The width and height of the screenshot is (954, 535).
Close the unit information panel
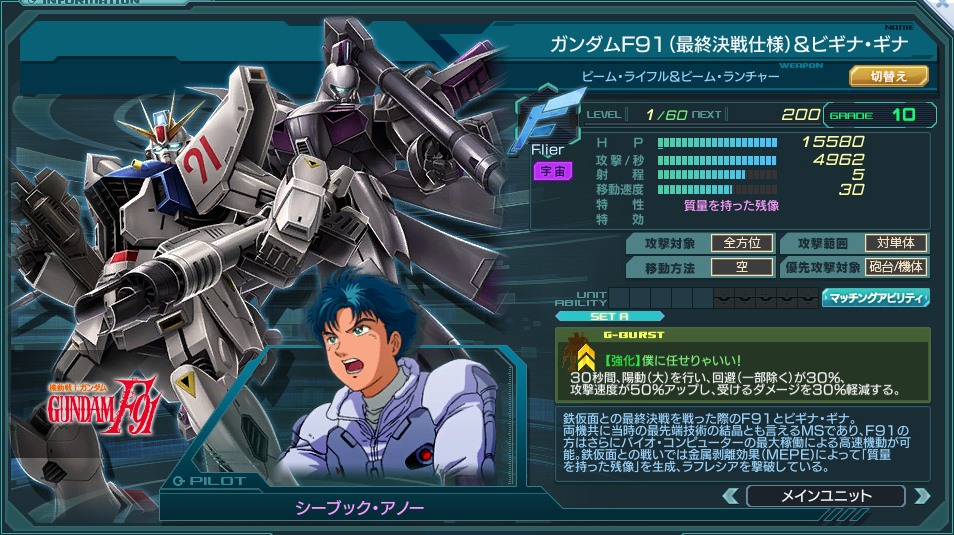(942, 6)
